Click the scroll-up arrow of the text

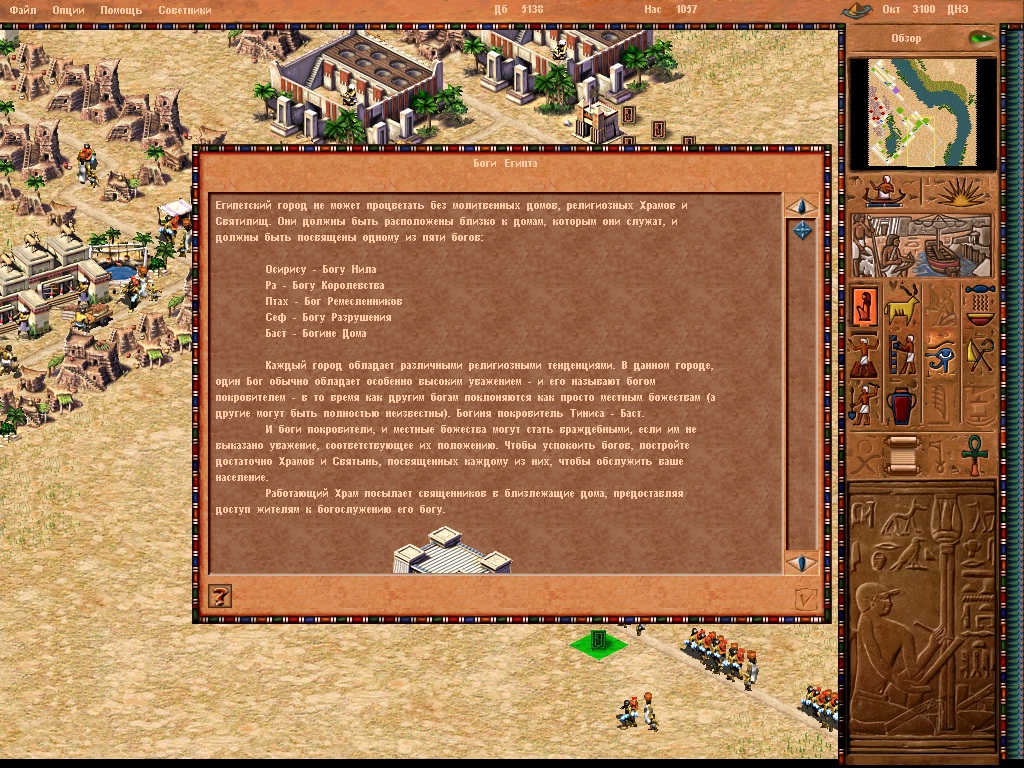point(802,206)
